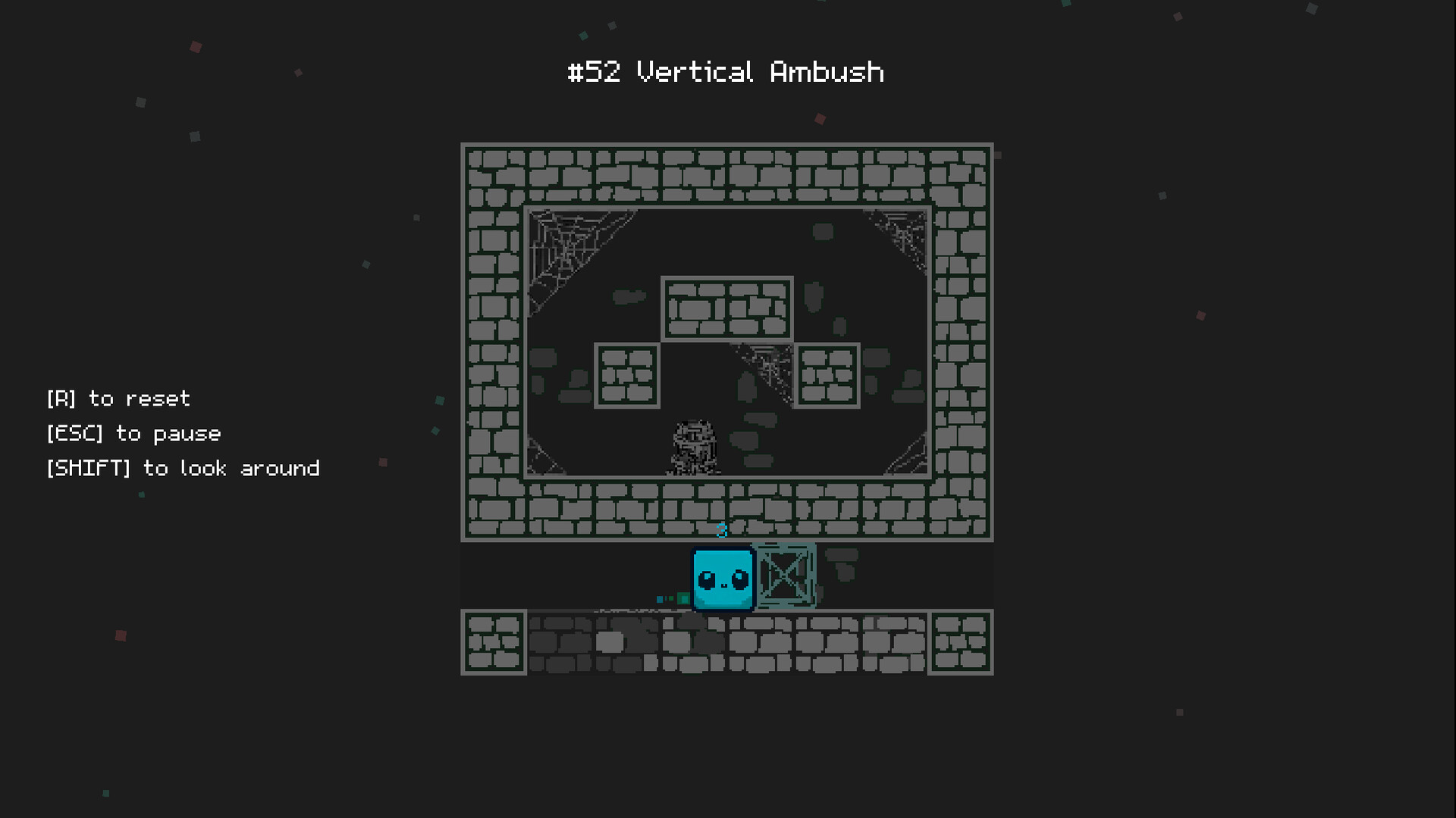Select the cyan player character

click(x=722, y=578)
